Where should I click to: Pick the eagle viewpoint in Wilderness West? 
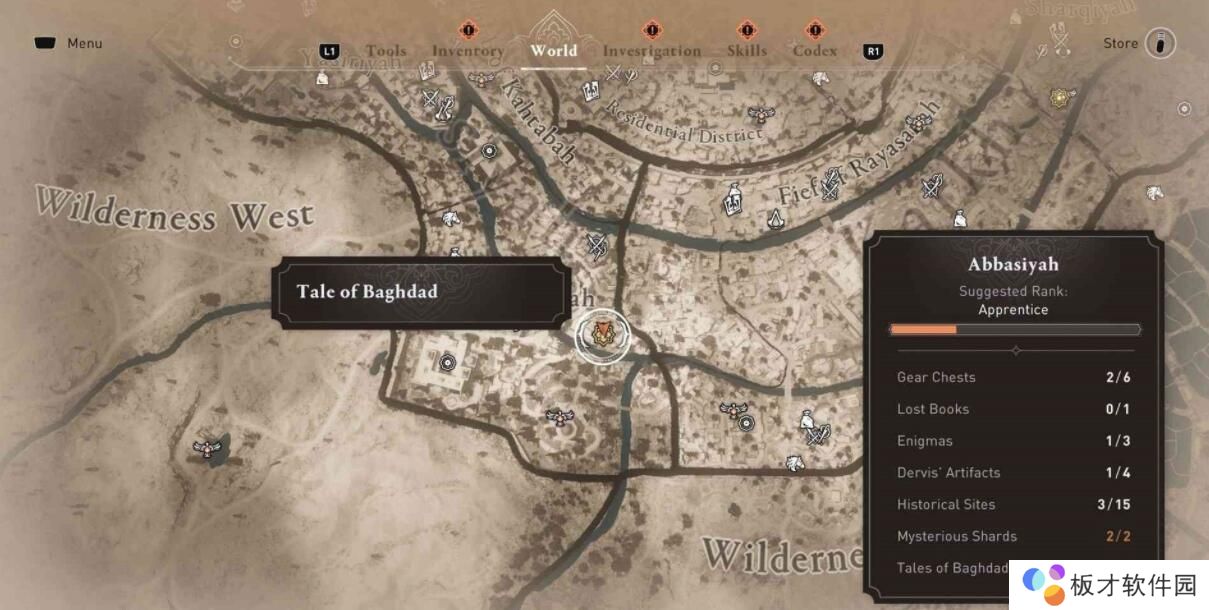(208, 447)
